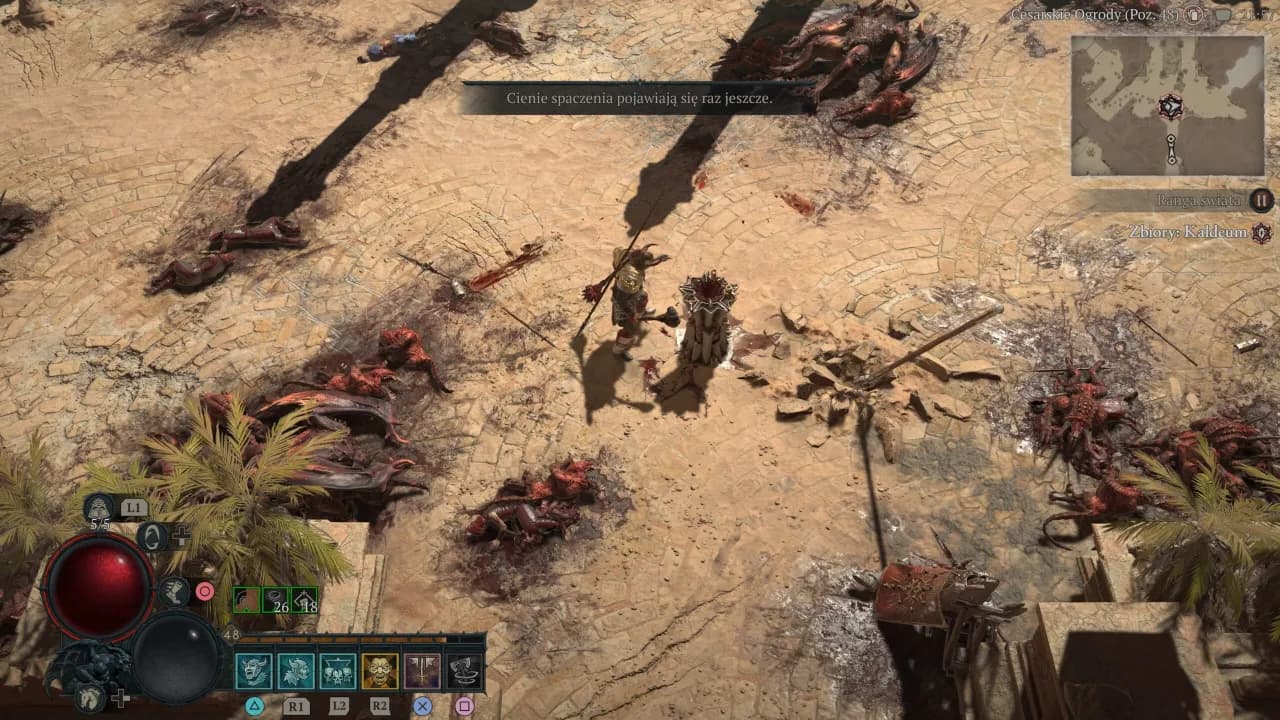The height and width of the screenshot is (720, 1280).
Task: Select the first skill icon on the action bar
Action: pyautogui.click(x=252, y=671)
